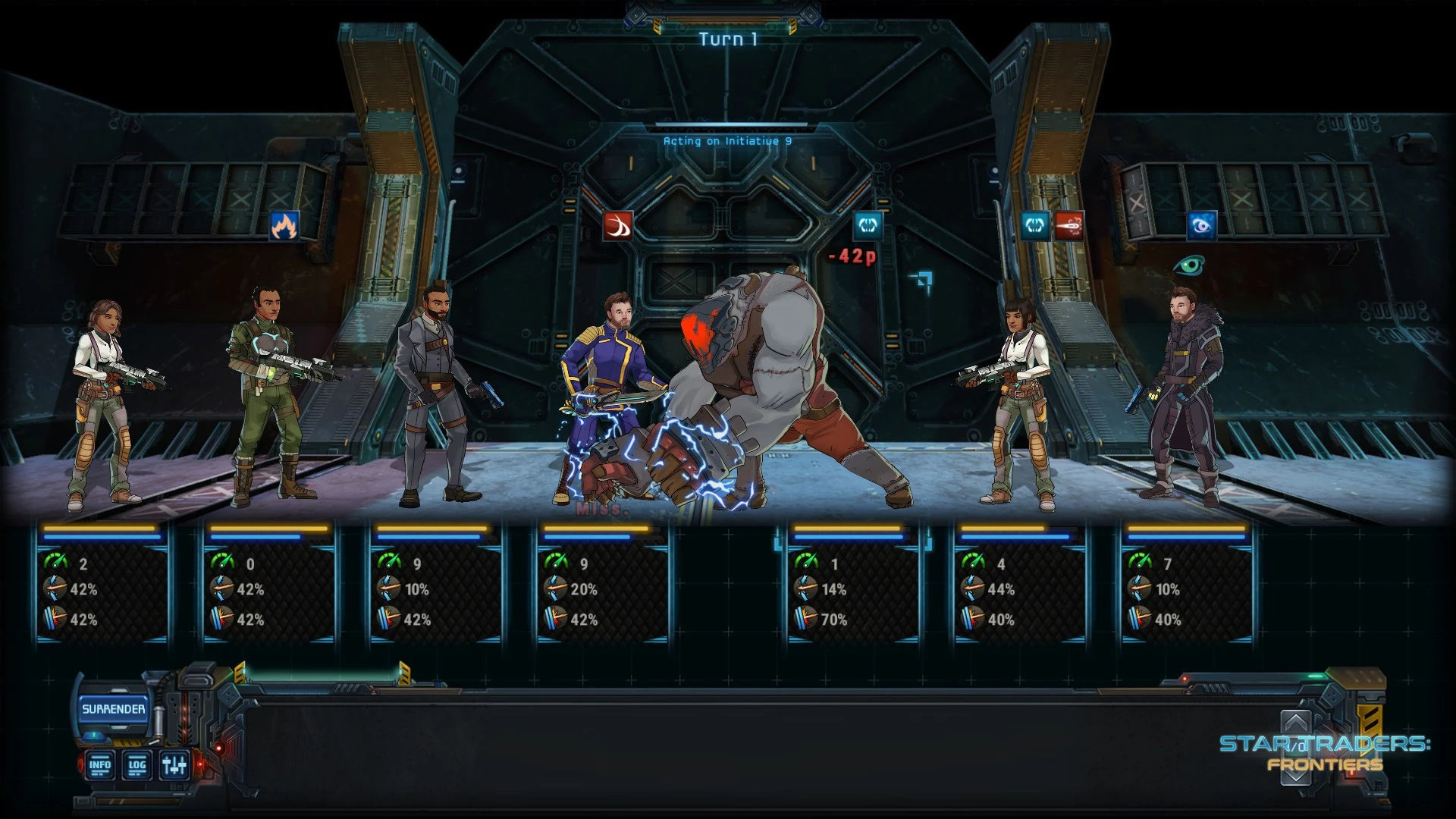
Task: Click the Surrender button
Action: coord(113,709)
